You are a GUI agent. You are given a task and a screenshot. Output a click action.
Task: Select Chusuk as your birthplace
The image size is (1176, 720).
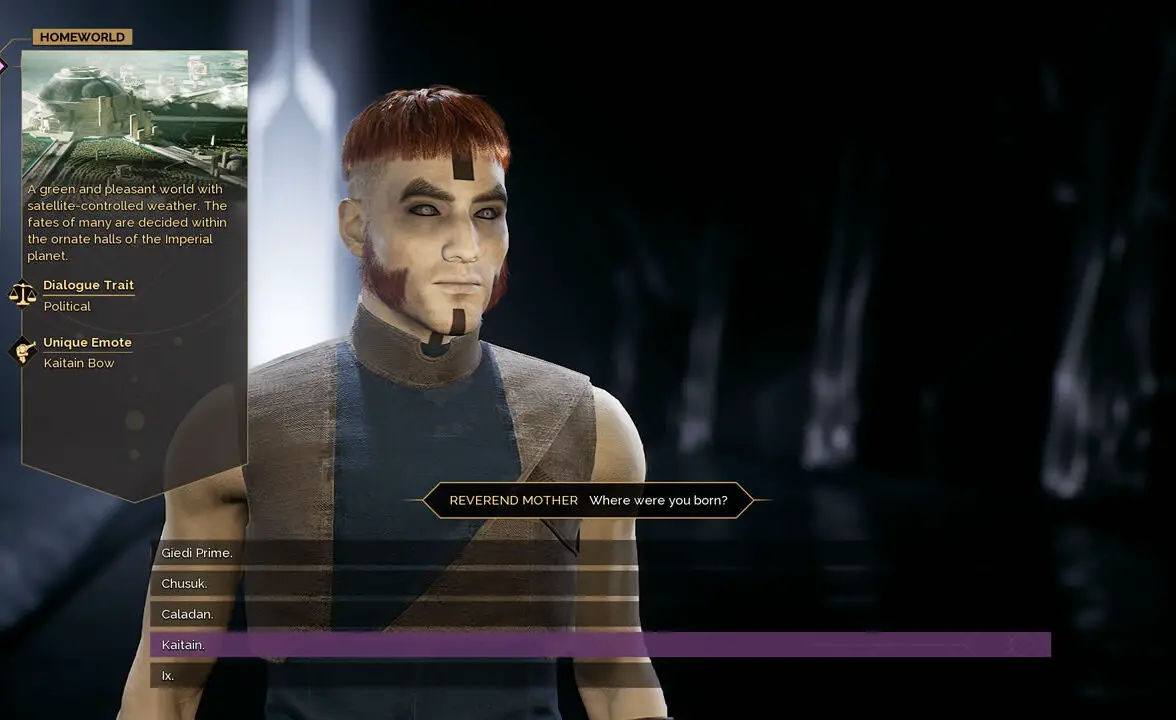pos(185,584)
